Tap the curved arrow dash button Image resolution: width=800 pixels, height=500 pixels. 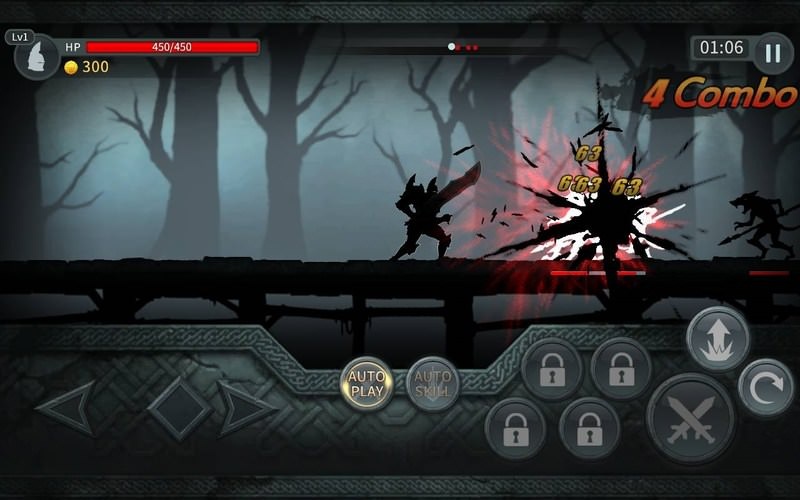[x=766, y=387]
